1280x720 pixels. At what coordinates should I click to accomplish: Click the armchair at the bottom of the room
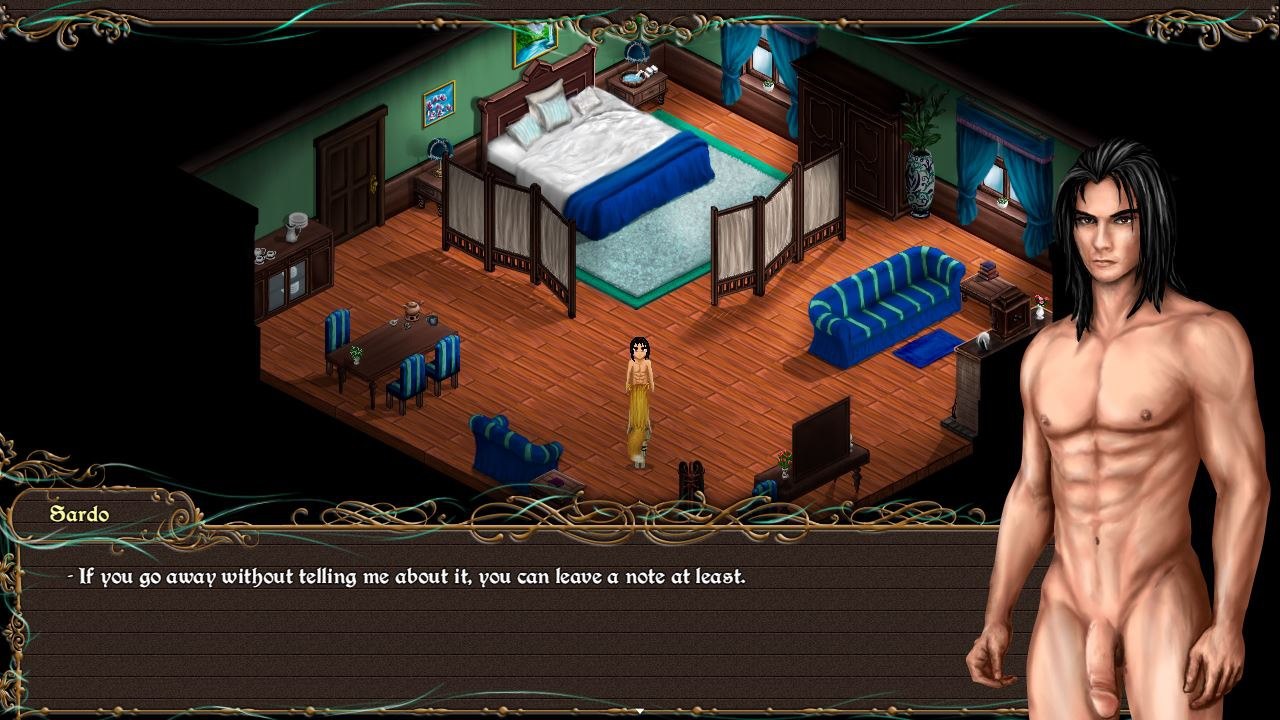tap(515, 440)
